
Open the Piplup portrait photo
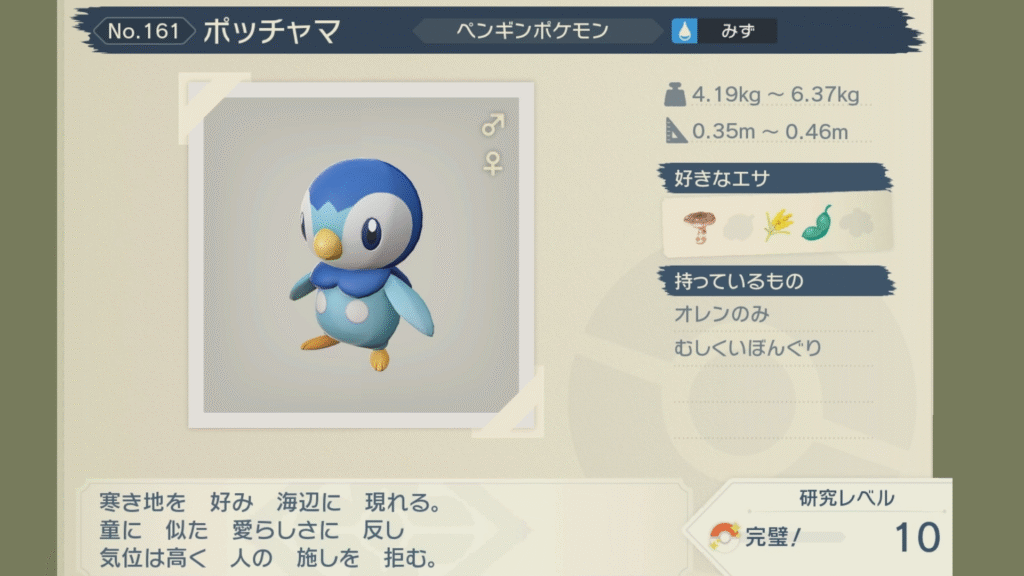[x=361, y=255]
